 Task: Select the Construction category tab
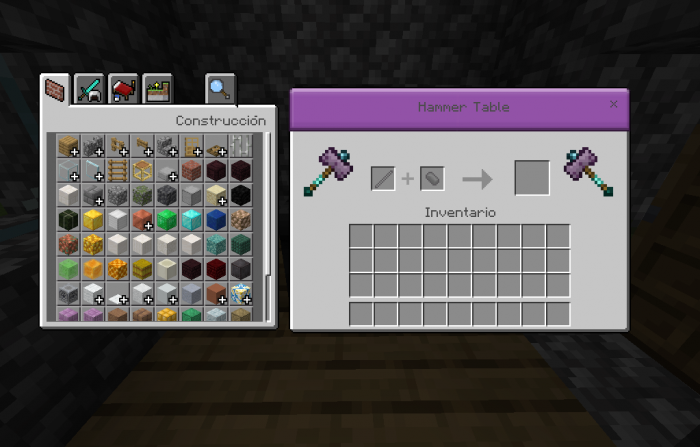point(55,90)
